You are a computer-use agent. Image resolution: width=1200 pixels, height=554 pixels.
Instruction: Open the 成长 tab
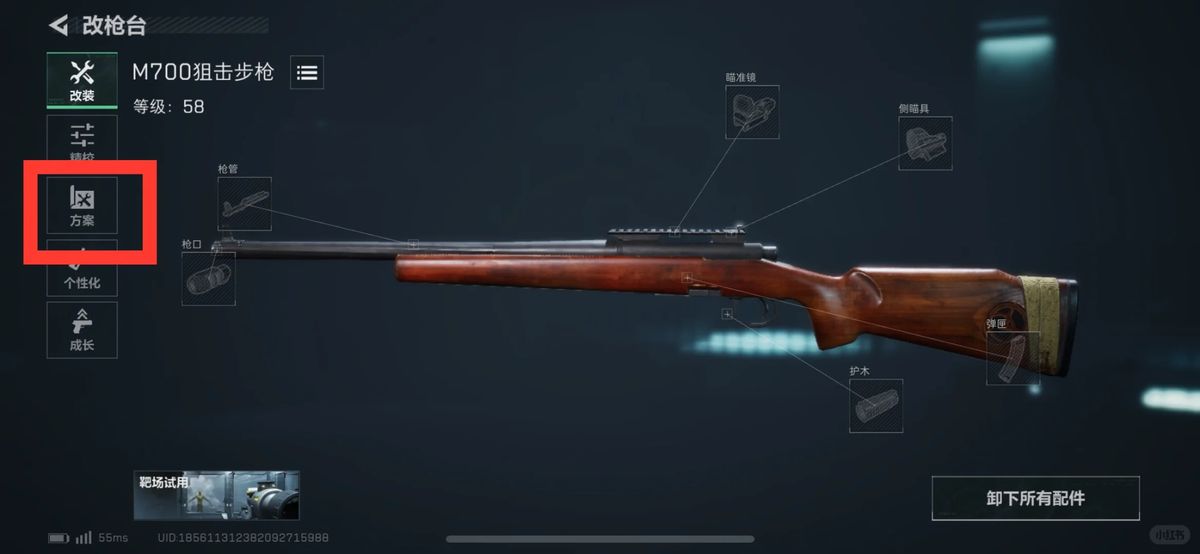82,330
